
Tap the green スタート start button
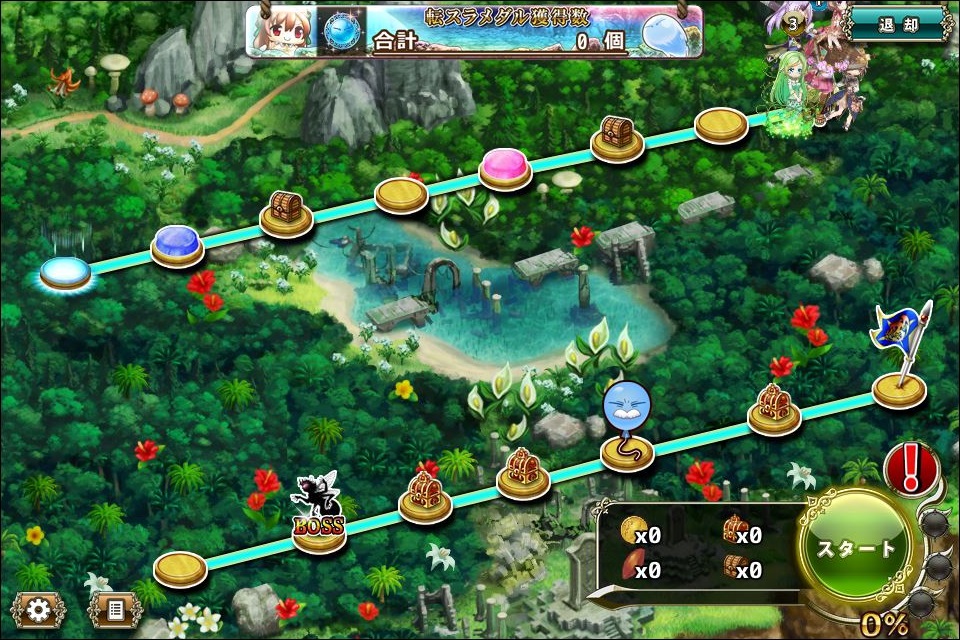[857, 549]
